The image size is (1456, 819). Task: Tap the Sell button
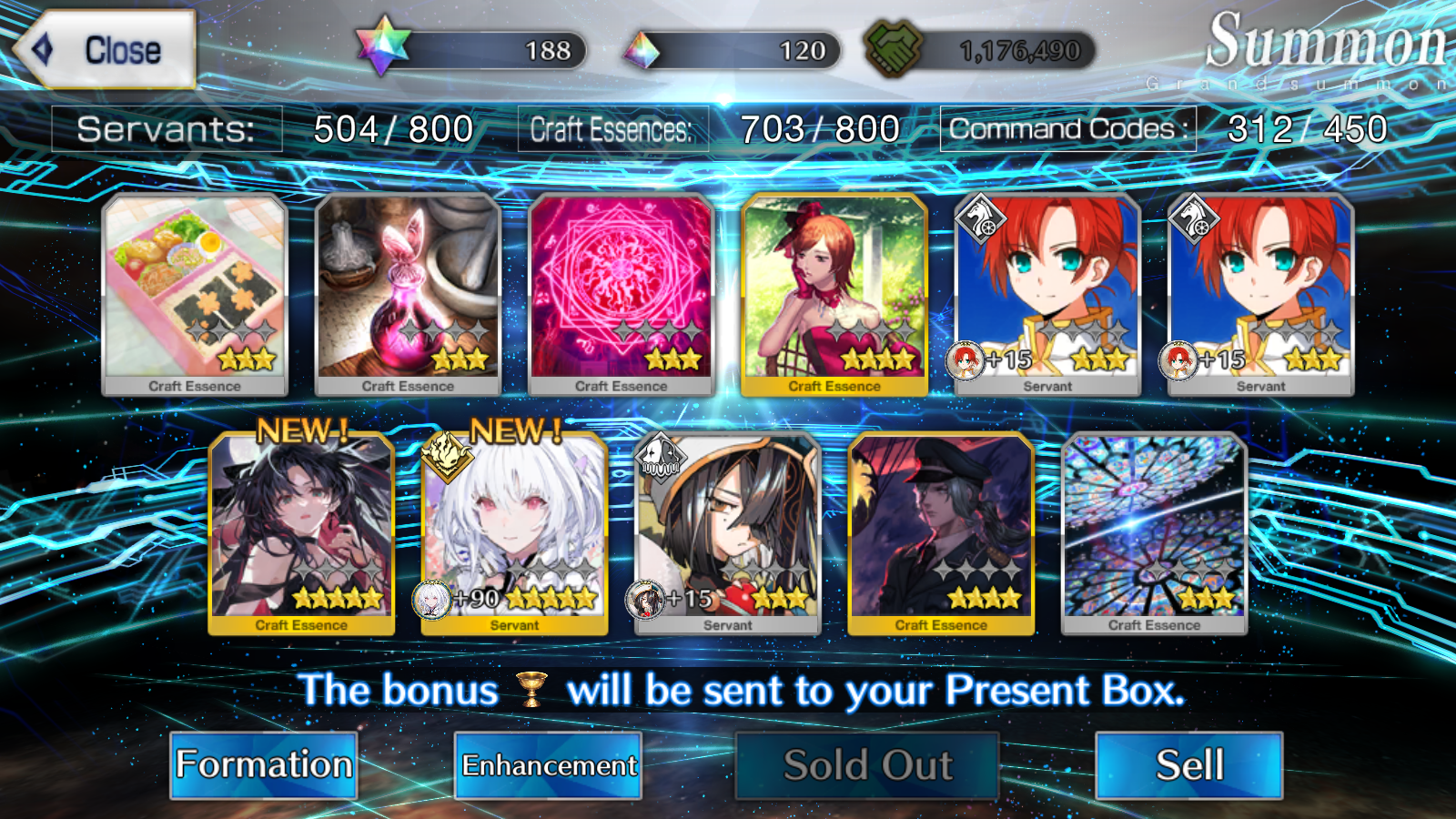(x=1188, y=765)
